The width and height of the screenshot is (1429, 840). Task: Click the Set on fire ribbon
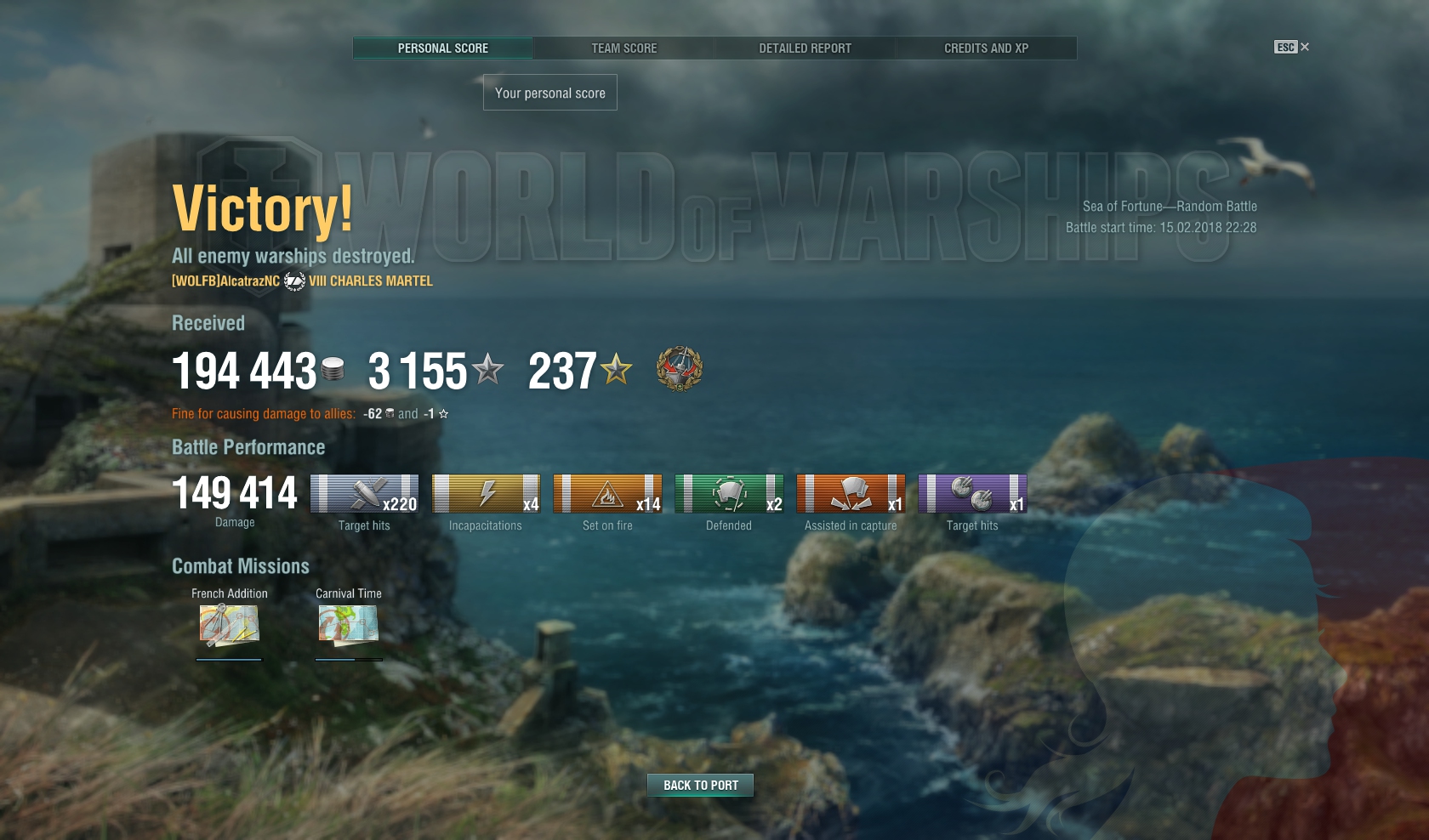point(607,494)
